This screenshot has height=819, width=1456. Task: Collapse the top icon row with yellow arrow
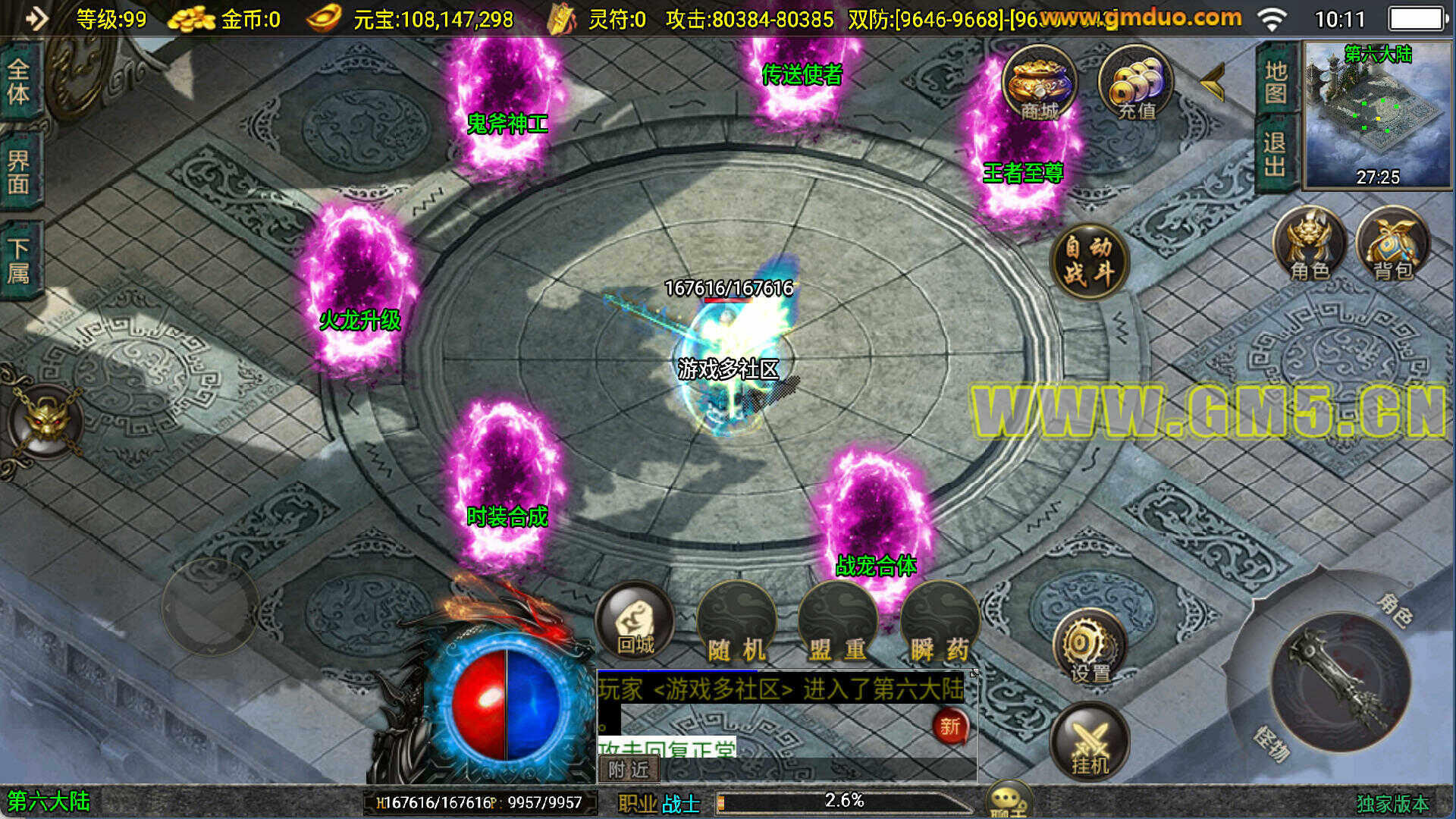[1213, 82]
